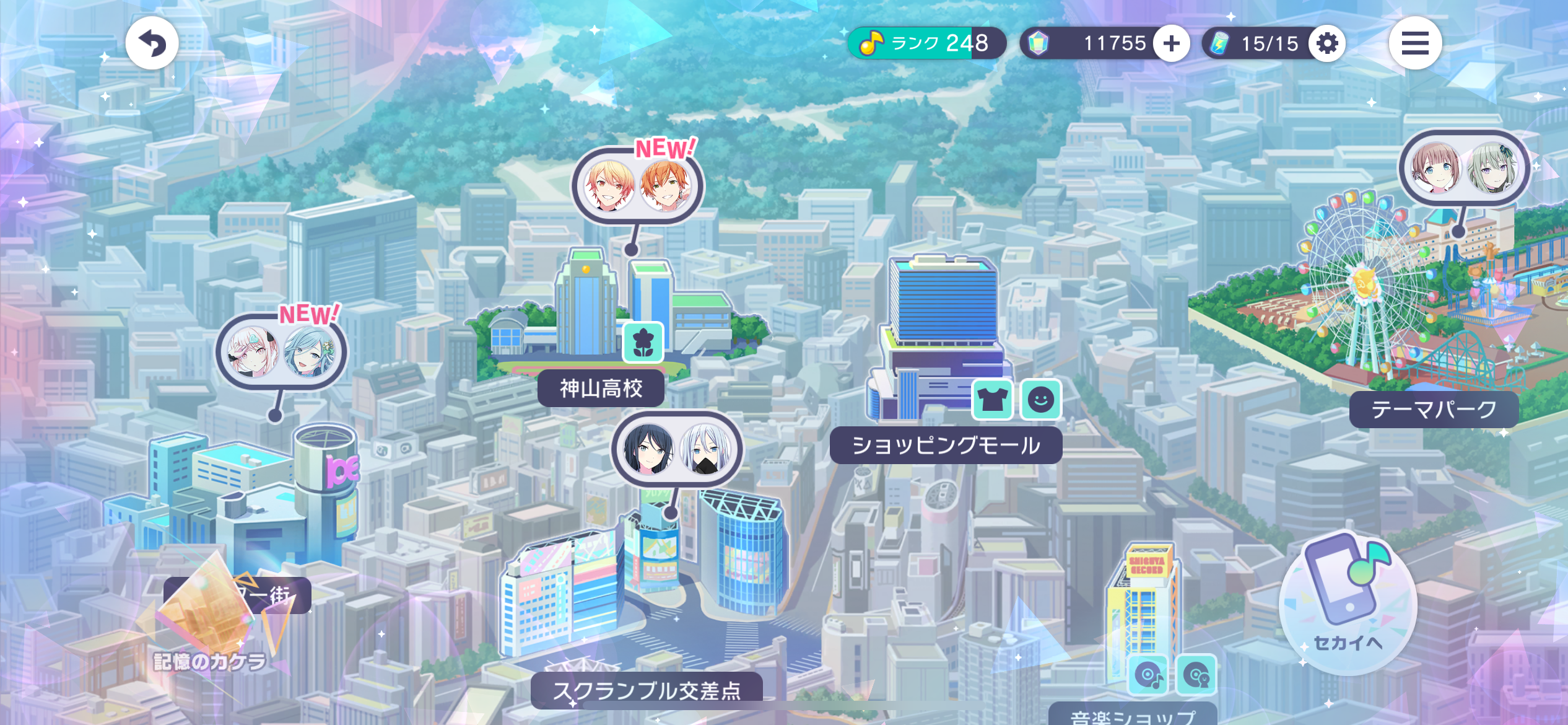
Task: Add crystals with the plus button
Action: (1171, 43)
